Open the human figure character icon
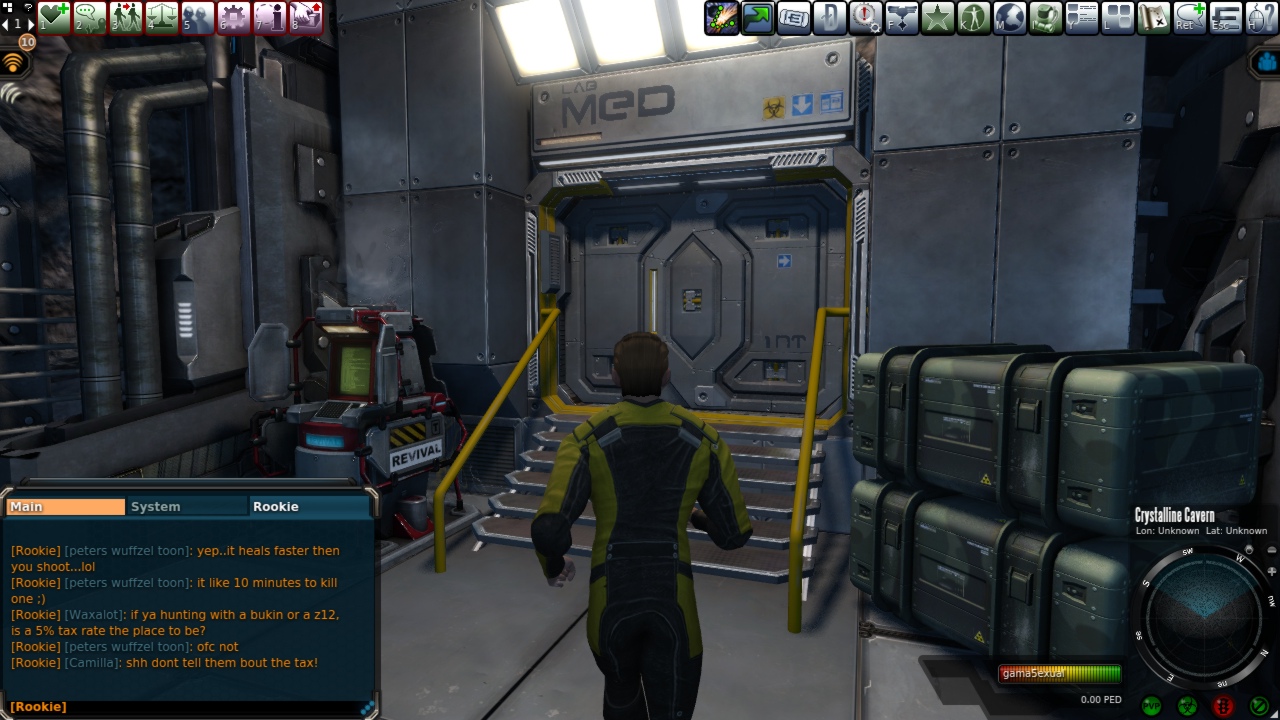The height and width of the screenshot is (720, 1280). coord(973,18)
